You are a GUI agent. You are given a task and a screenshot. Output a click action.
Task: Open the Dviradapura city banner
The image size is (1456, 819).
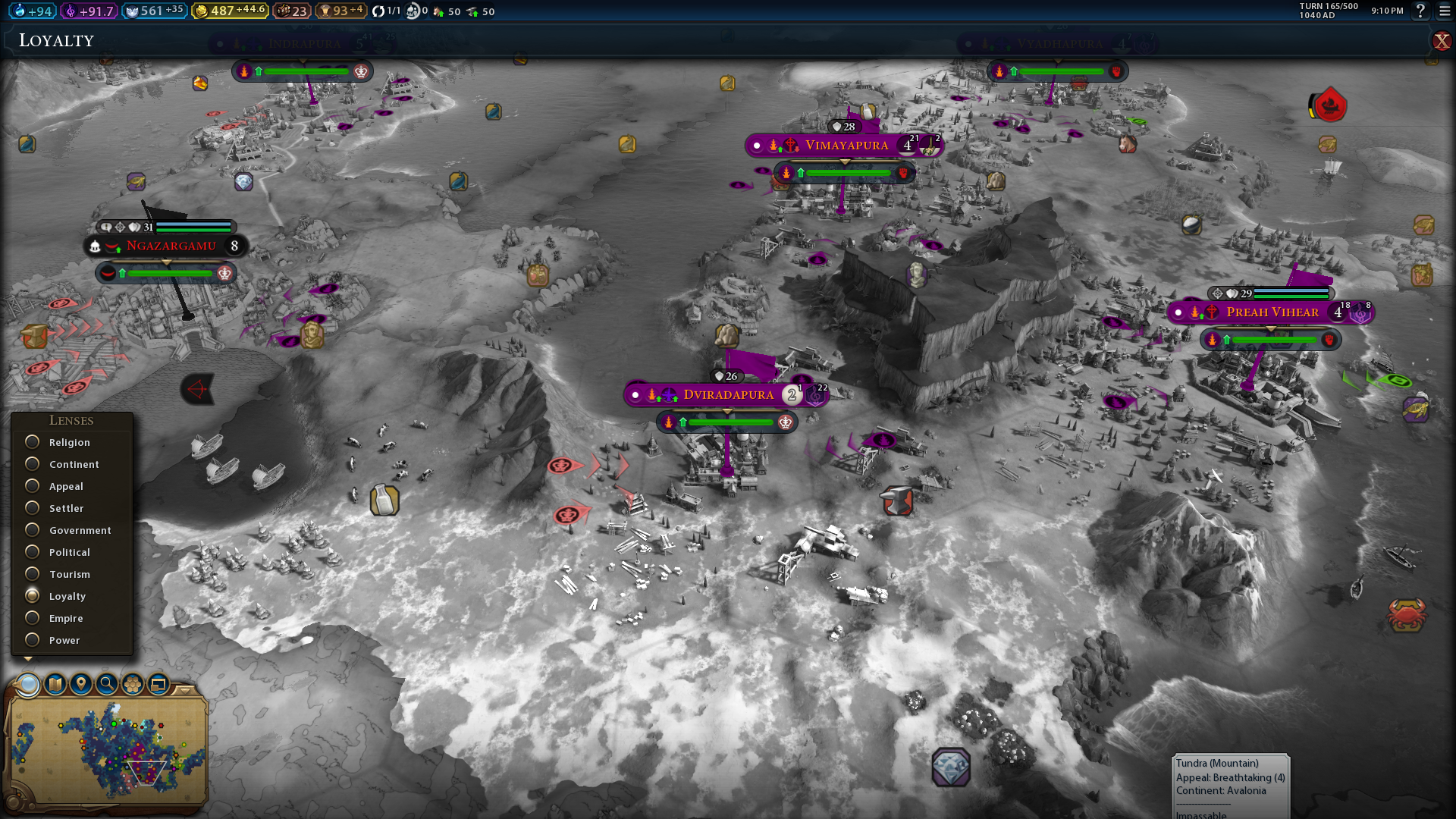[727, 395]
